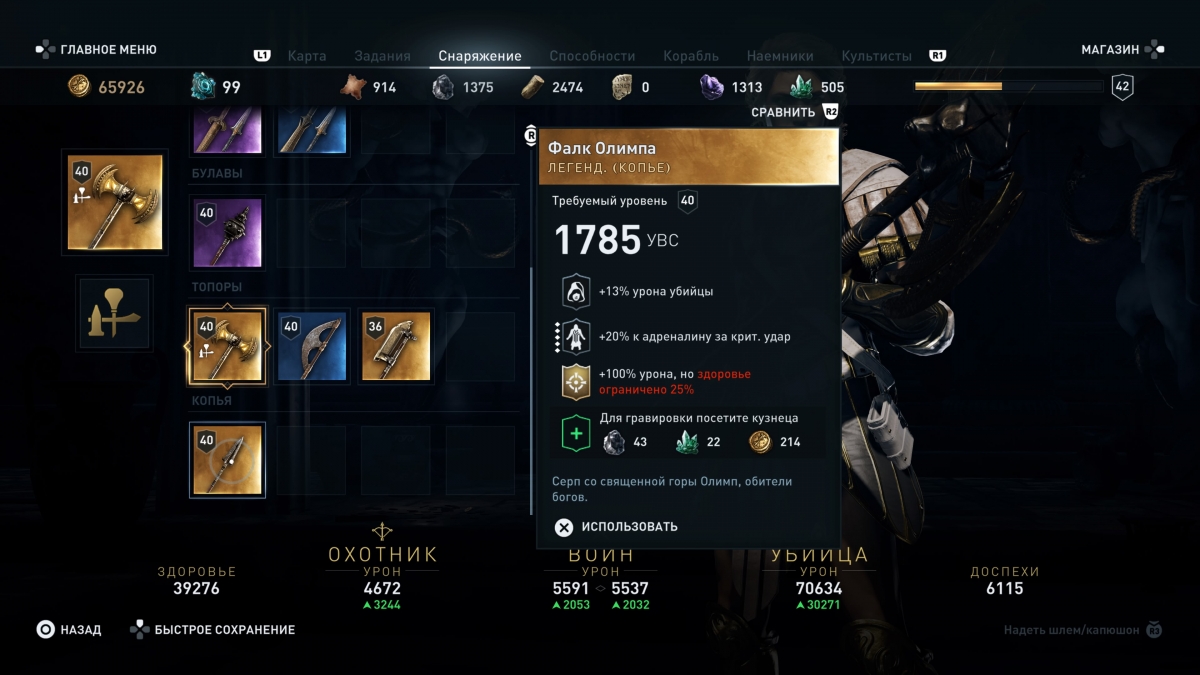Choose the golden double axe under Топоры

pyautogui.click(x=227, y=346)
